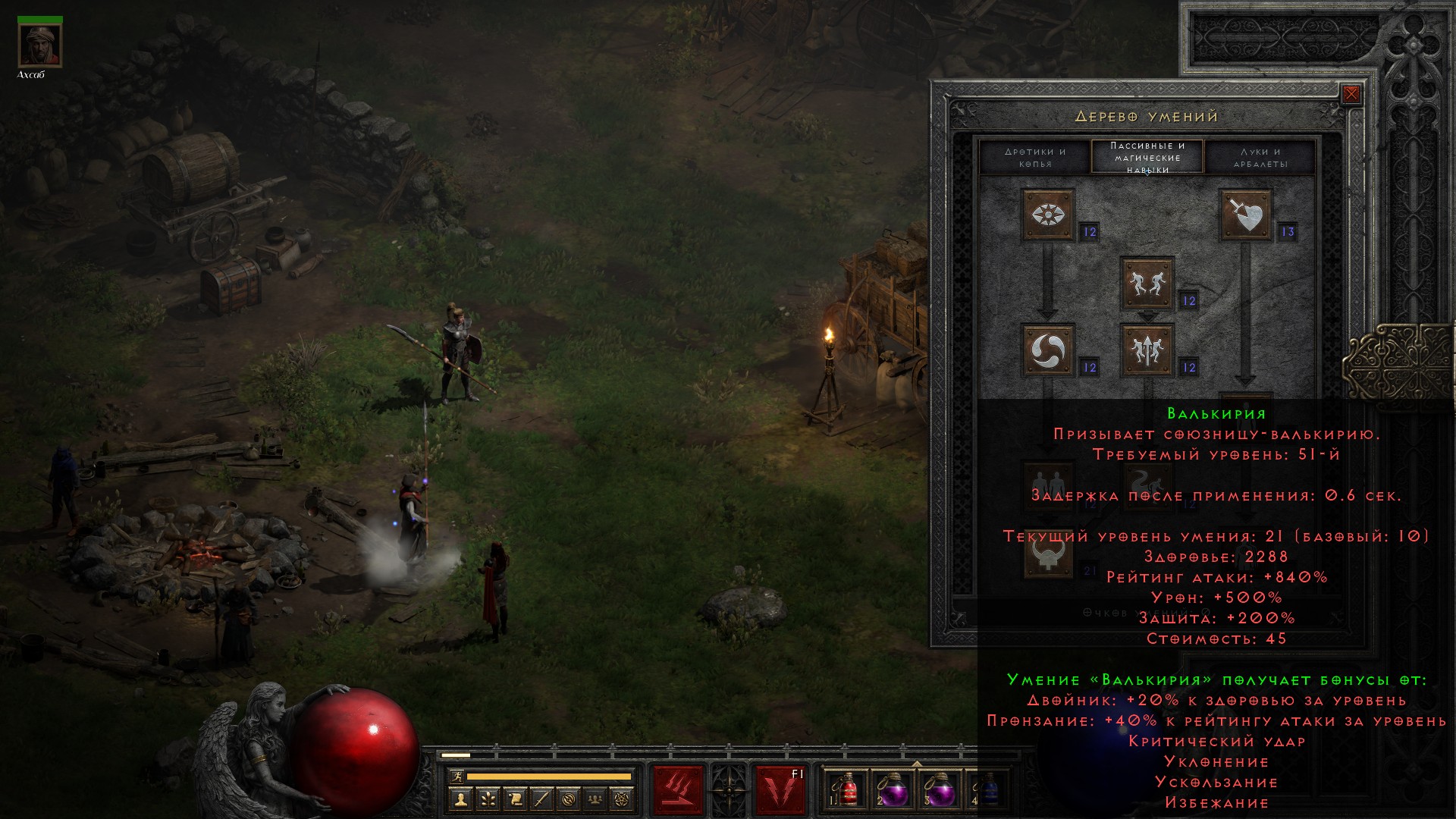Toggle the run/walk button
Viewport: 1456px width, 819px height.
[x=457, y=777]
